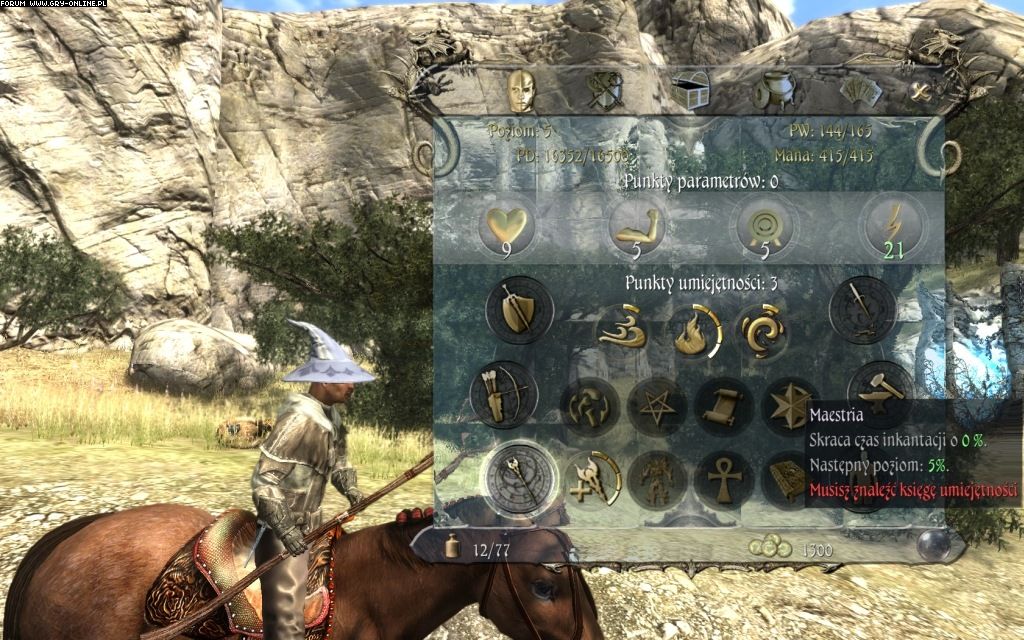Viewport: 1024px width, 640px height.
Task: Close the character panel with the X
Action: (x=921, y=93)
